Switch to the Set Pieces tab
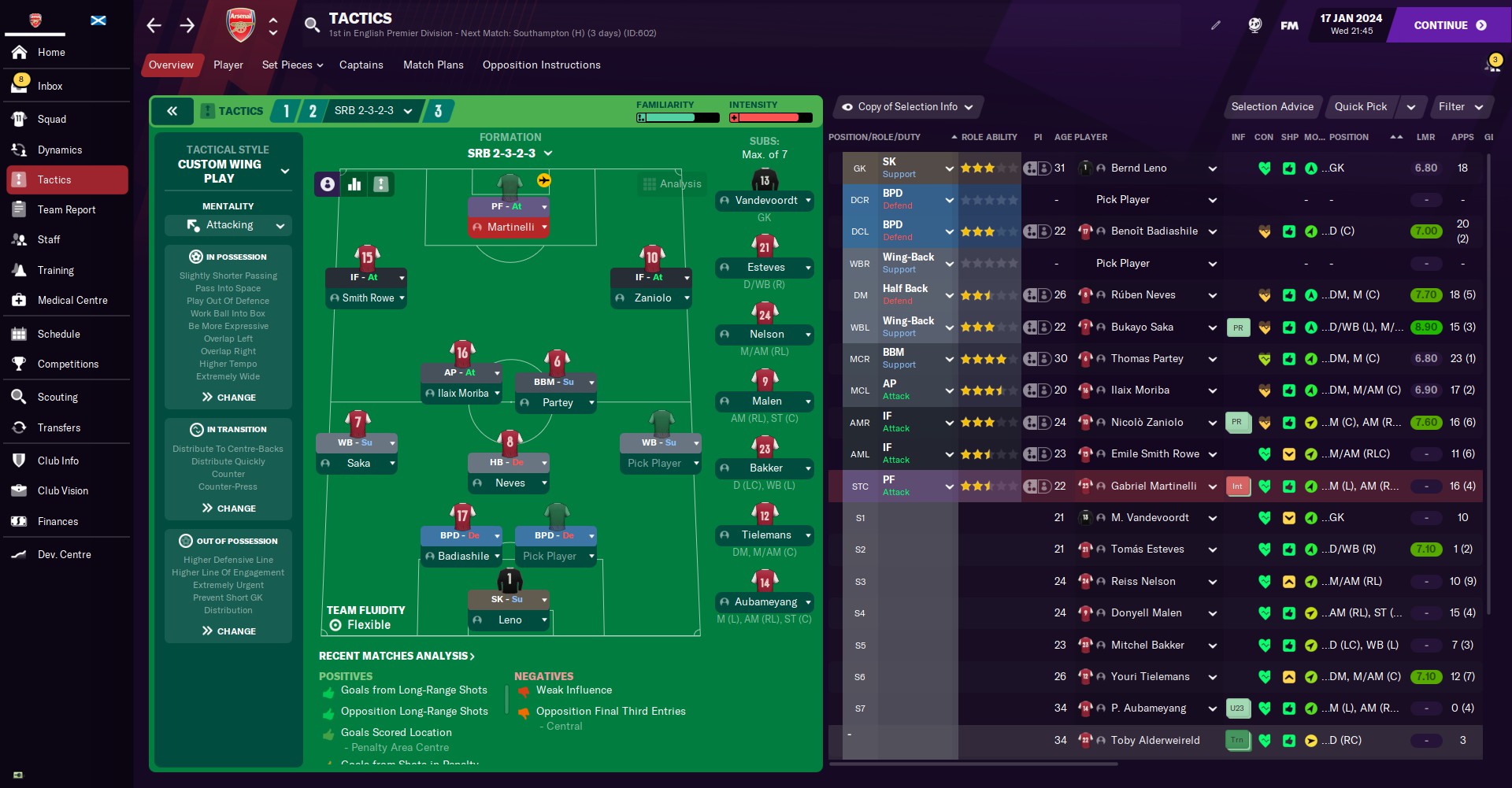Image resolution: width=1512 pixels, height=788 pixels. click(292, 65)
